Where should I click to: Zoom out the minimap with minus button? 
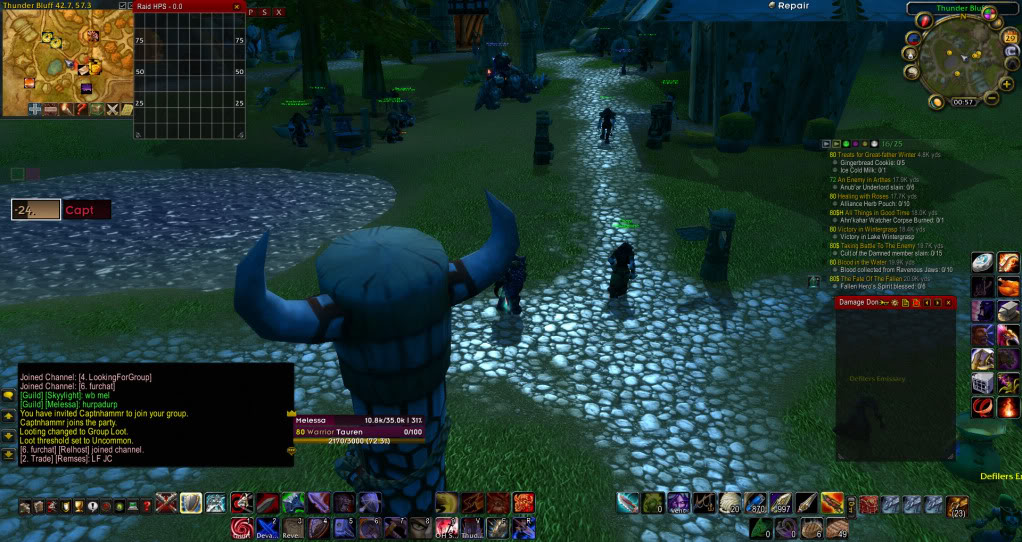(x=992, y=98)
